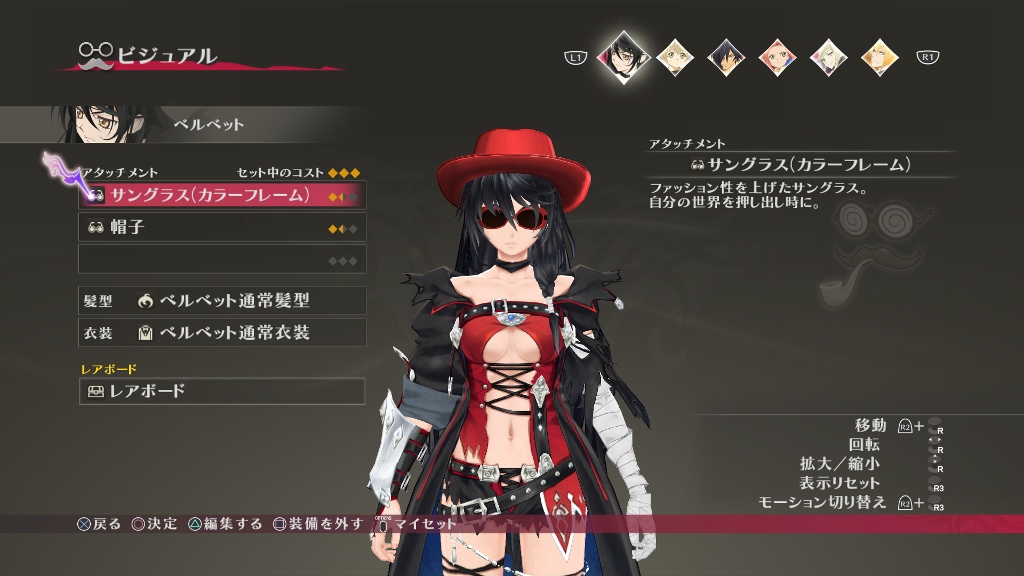The image size is (1024, 576).
Task: Open the 髪型 hairstyle row
Action: 222,300
